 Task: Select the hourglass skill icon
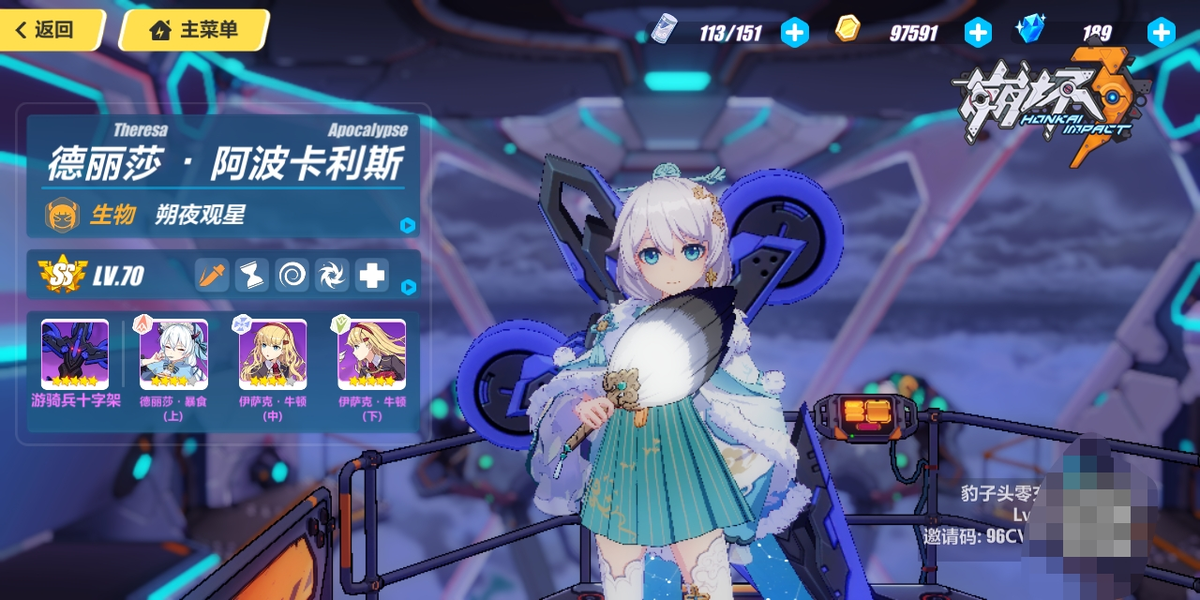252,275
